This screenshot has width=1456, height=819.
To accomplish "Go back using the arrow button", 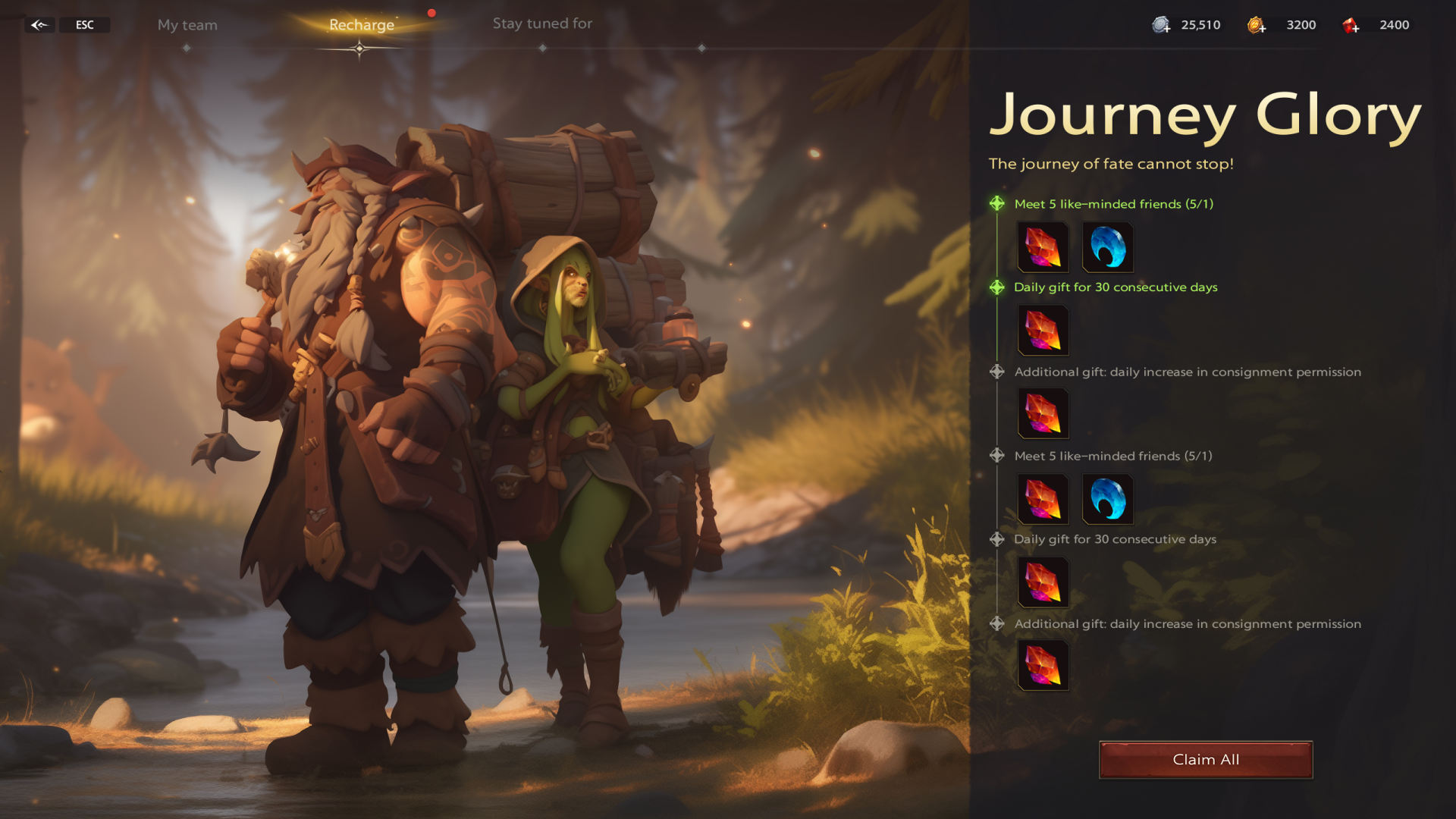I will pyautogui.click(x=39, y=25).
